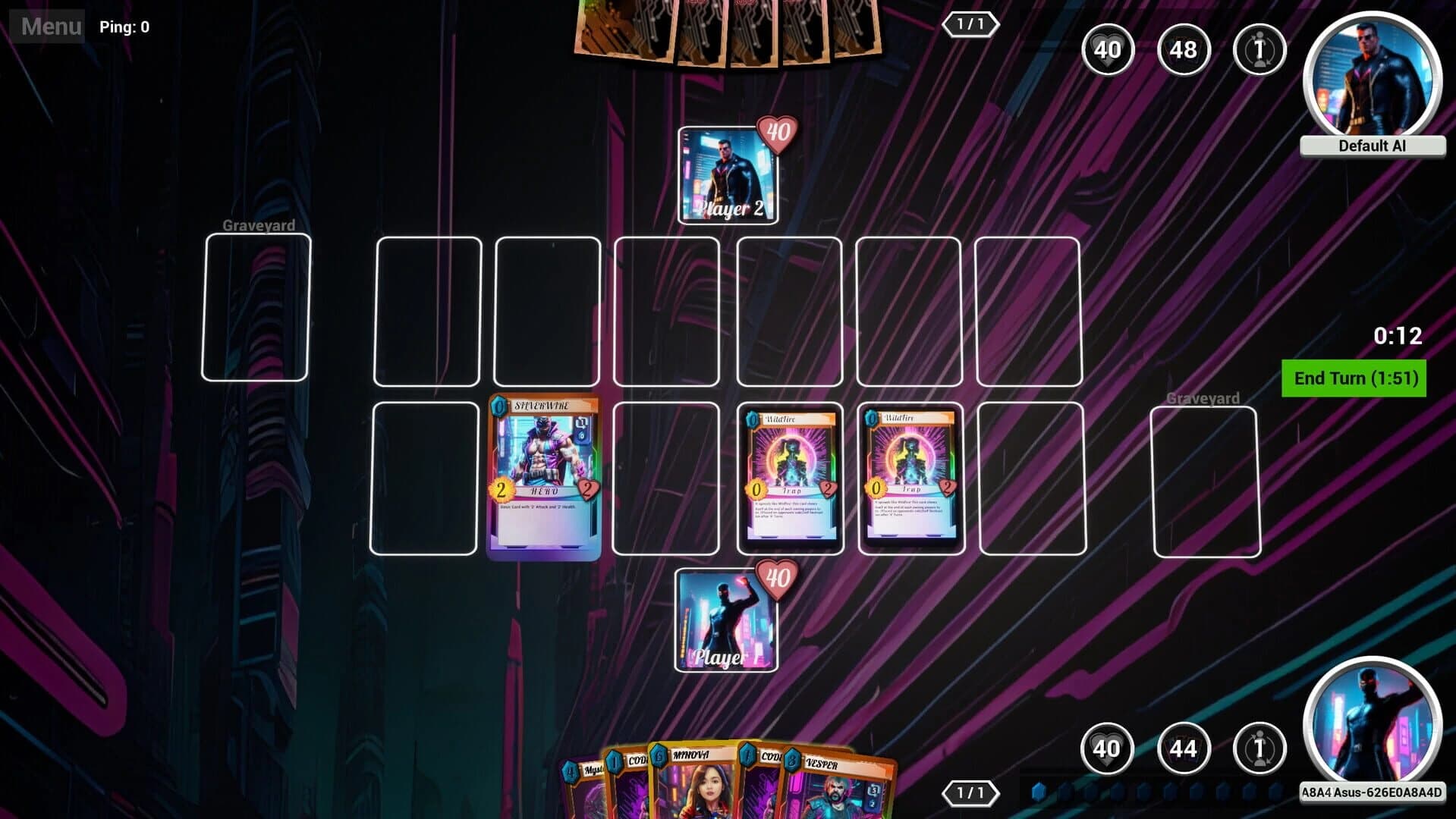Click your deck counter icon showing 44
The image size is (1456, 819).
pos(1183,748)
